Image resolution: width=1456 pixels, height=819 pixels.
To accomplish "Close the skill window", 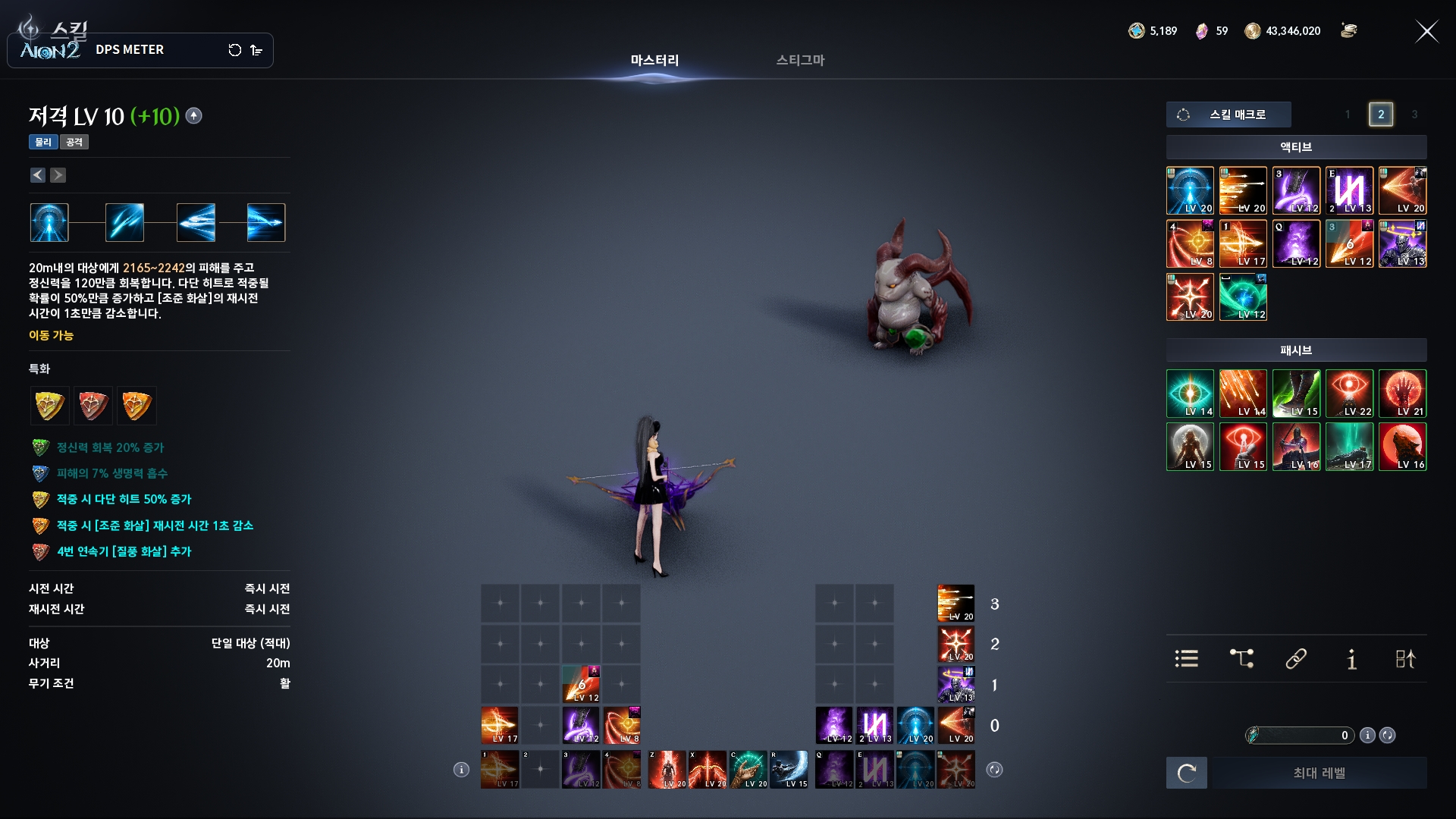I will tap(1426, 31).
